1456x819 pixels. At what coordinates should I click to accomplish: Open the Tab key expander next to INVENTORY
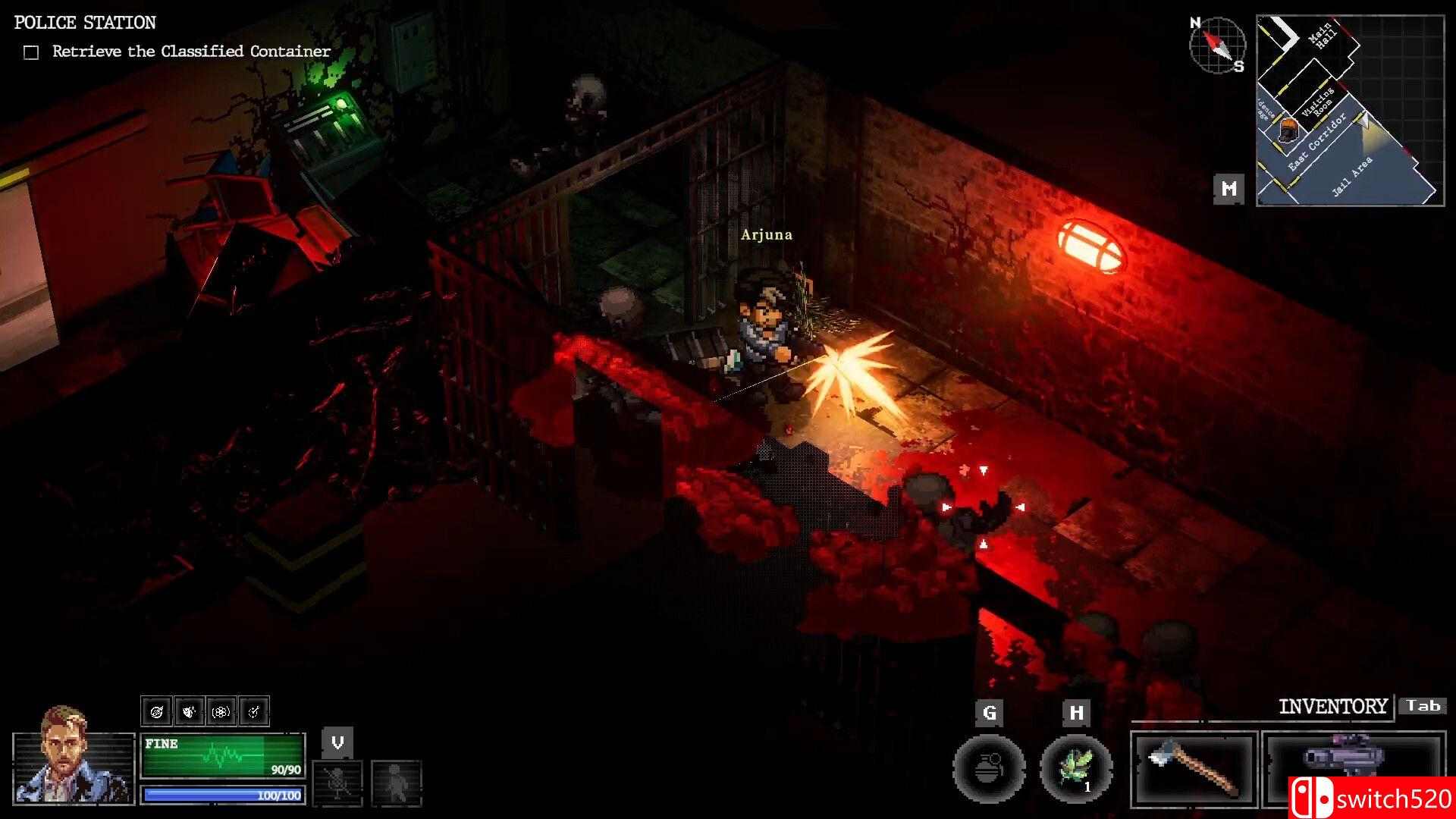tap(1423, 705)
